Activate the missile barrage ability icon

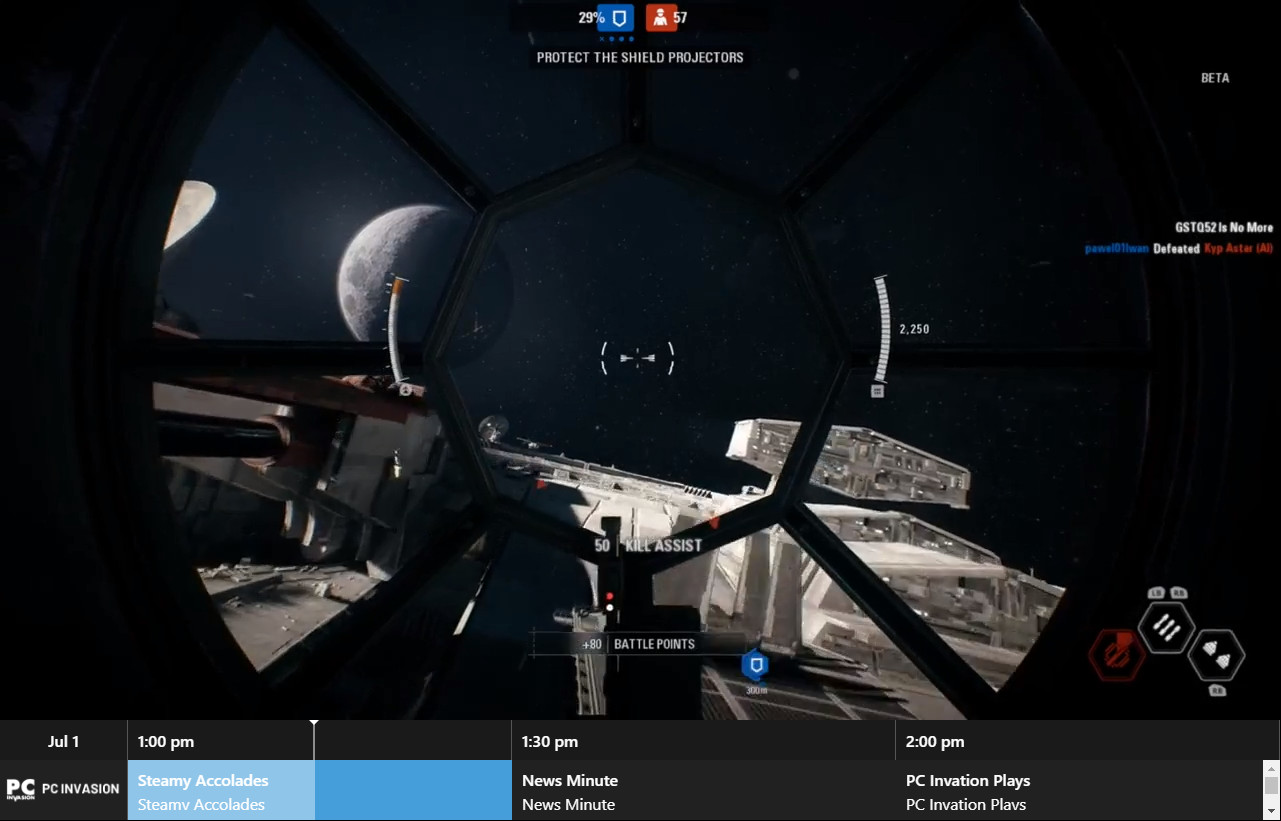[x=1165, y=628]
